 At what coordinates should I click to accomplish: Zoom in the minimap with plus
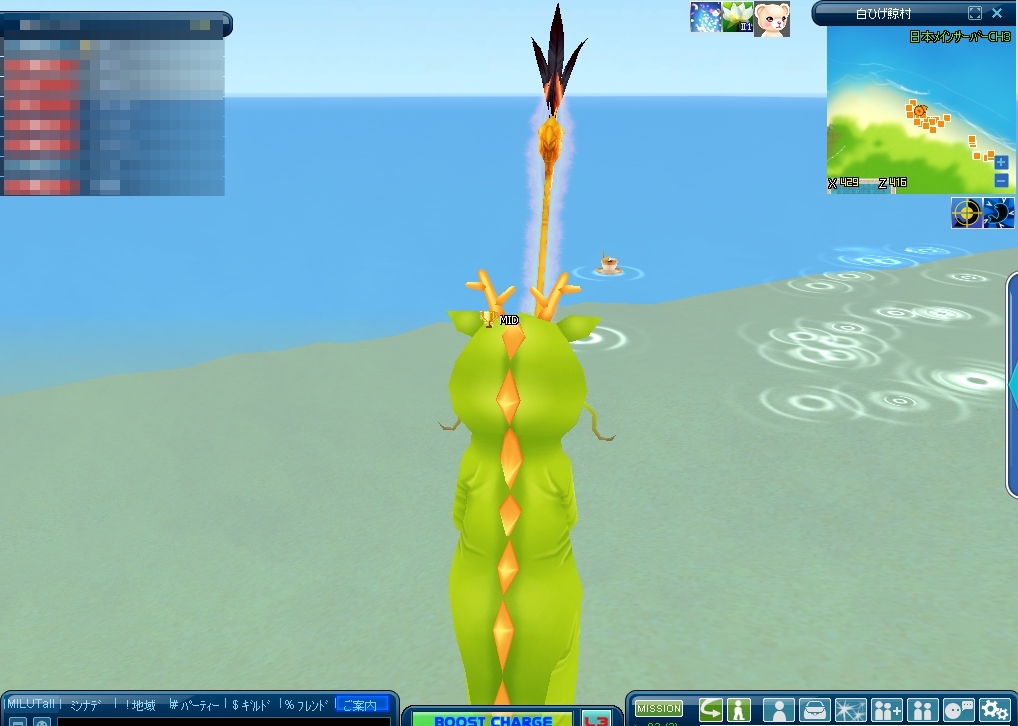1001,162
